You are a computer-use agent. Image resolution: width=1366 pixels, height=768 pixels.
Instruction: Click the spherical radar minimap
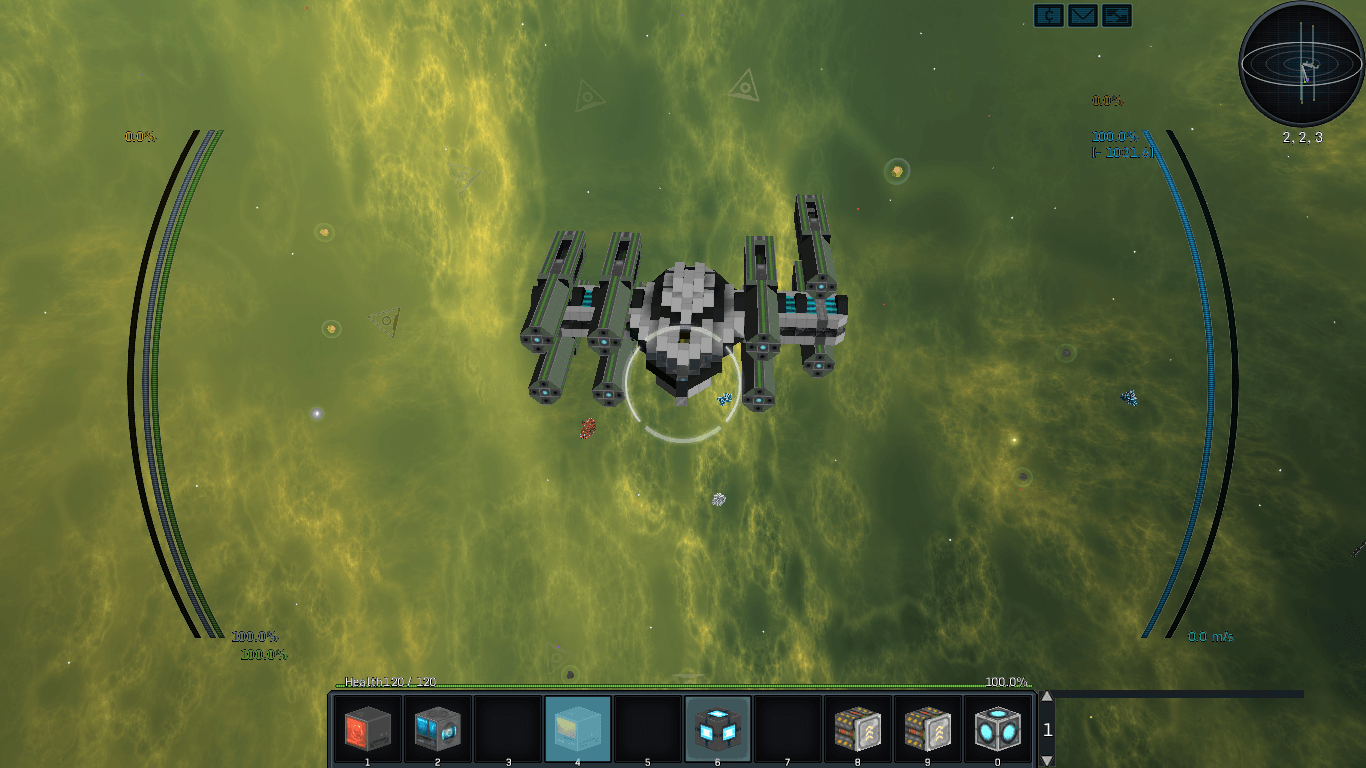[1301, 64]
